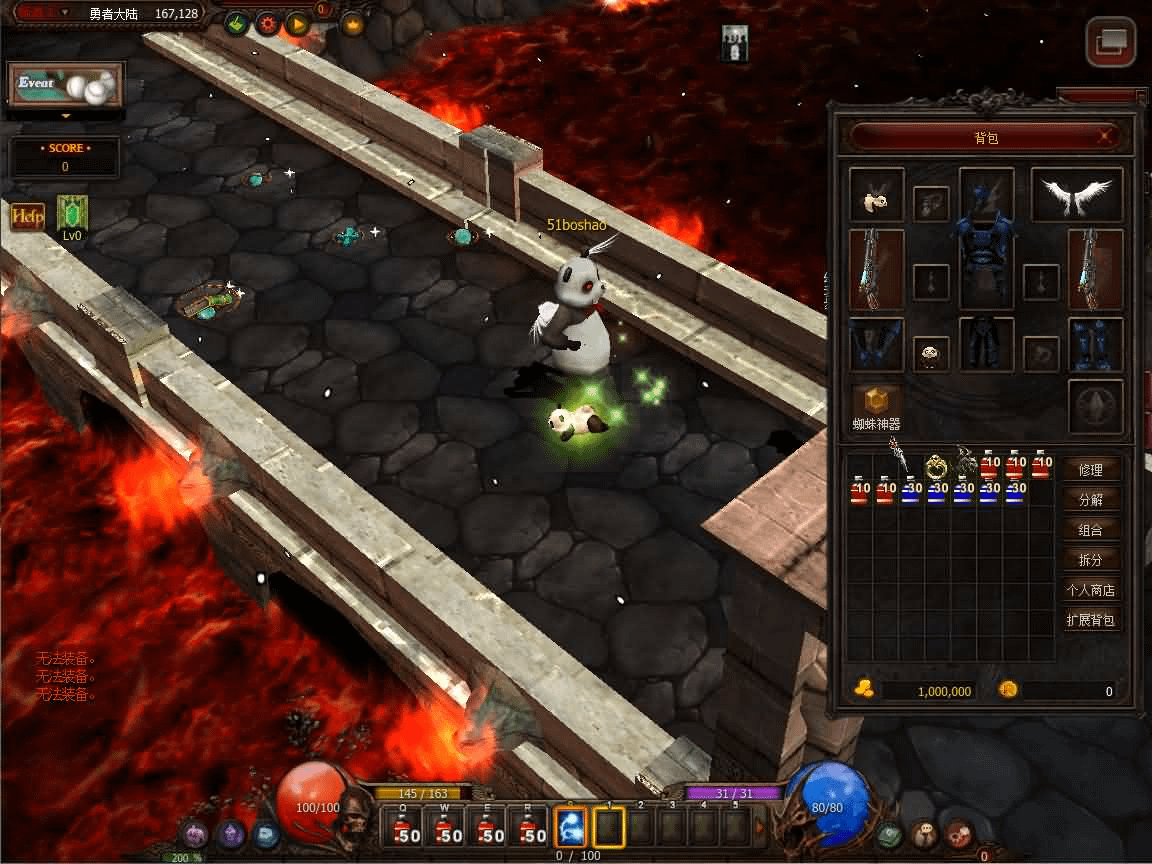
Task: Click the window toggle button at top right
Action: coord(1110,42)
